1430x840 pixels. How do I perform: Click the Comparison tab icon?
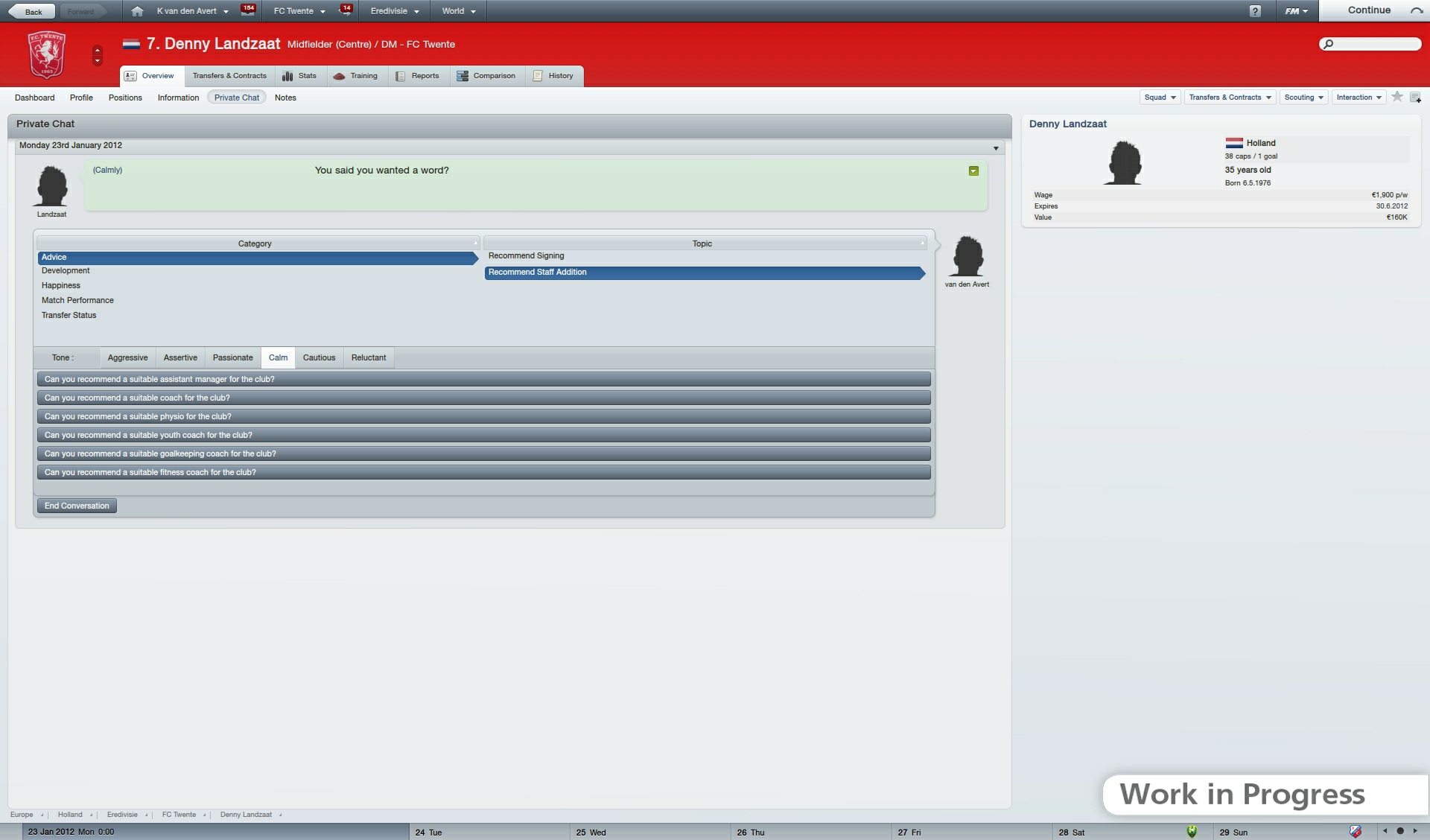coord(463,75)
